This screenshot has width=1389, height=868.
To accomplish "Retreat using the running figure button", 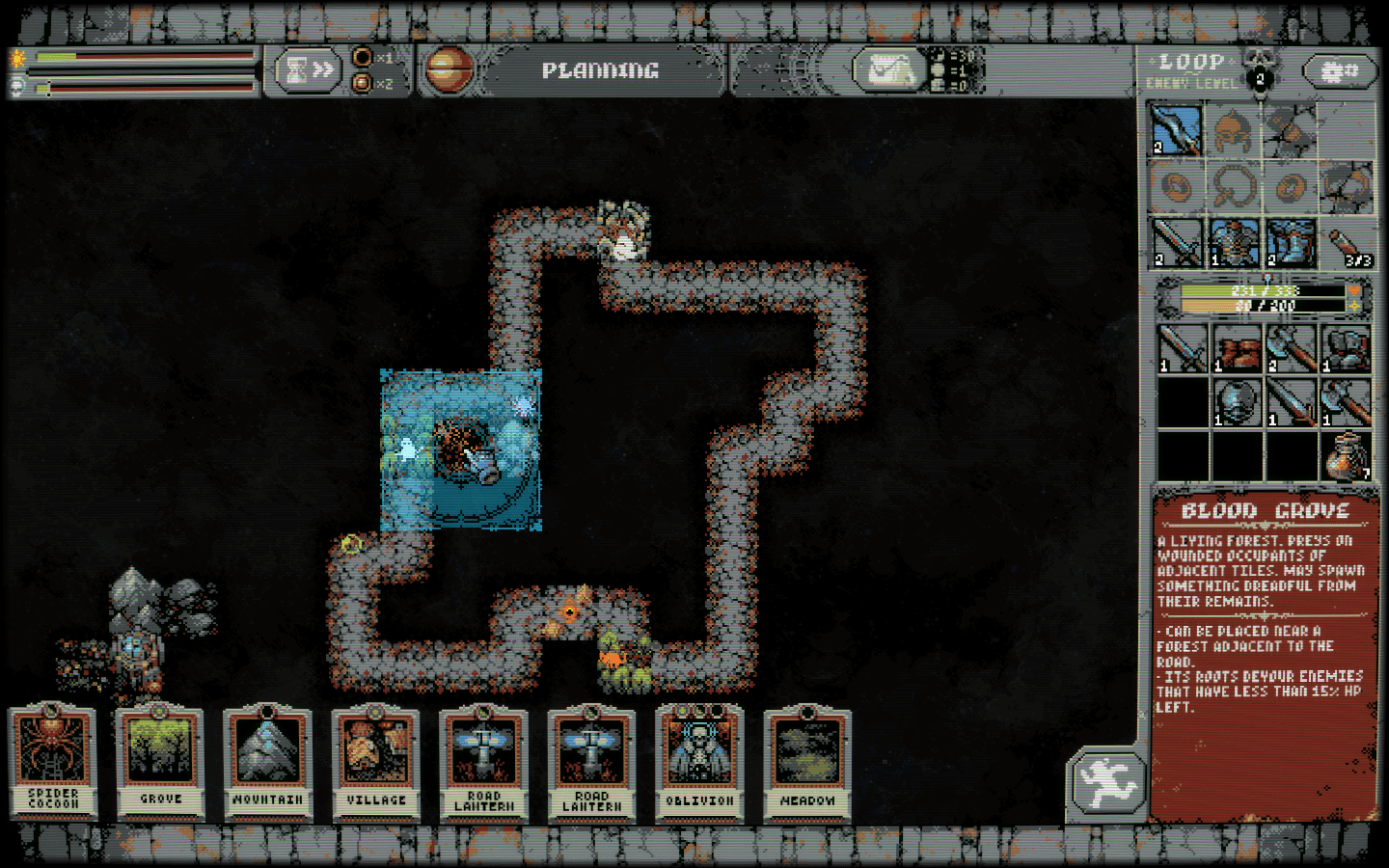I will 1107,781.
